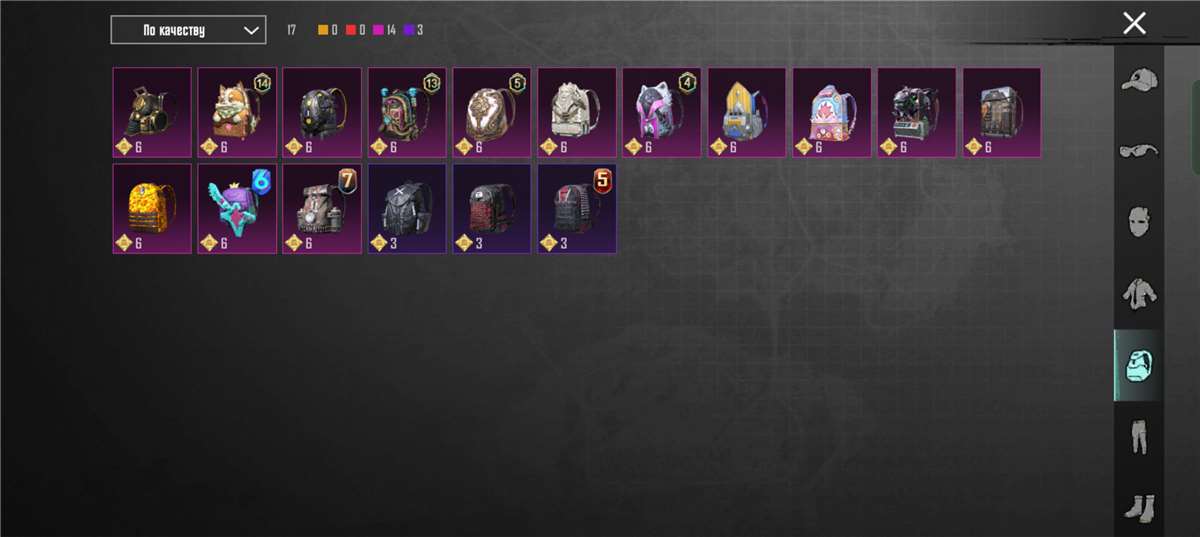Screen dimensions: 1200x537
Task: Pick the brown backpack with level 7 badge
Action: tap(322, 209)
